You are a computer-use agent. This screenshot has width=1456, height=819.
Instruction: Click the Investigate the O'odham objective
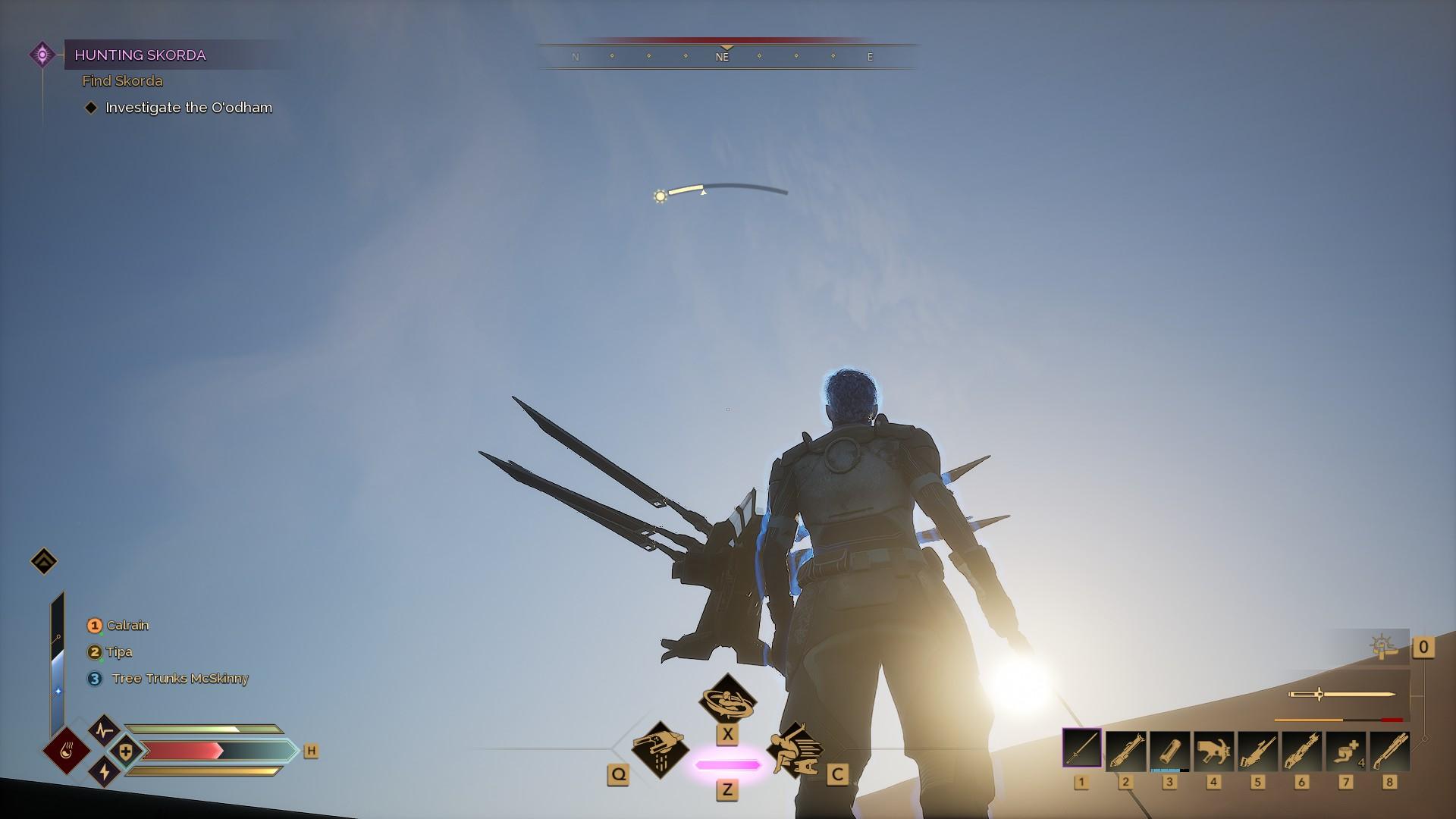[x=188, y=108]
